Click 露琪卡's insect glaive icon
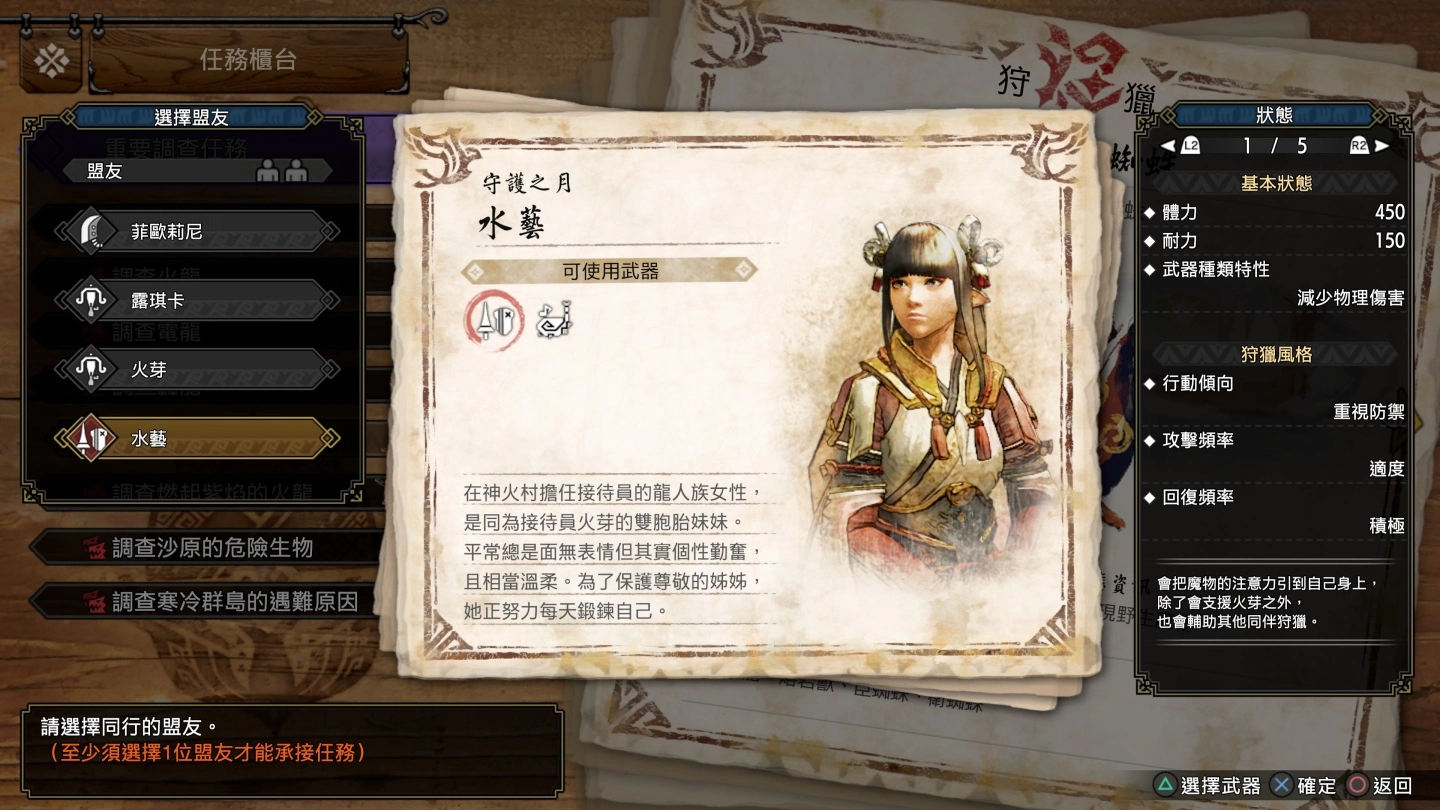The width and height of the screenshot is (1440, 810). 93,299
